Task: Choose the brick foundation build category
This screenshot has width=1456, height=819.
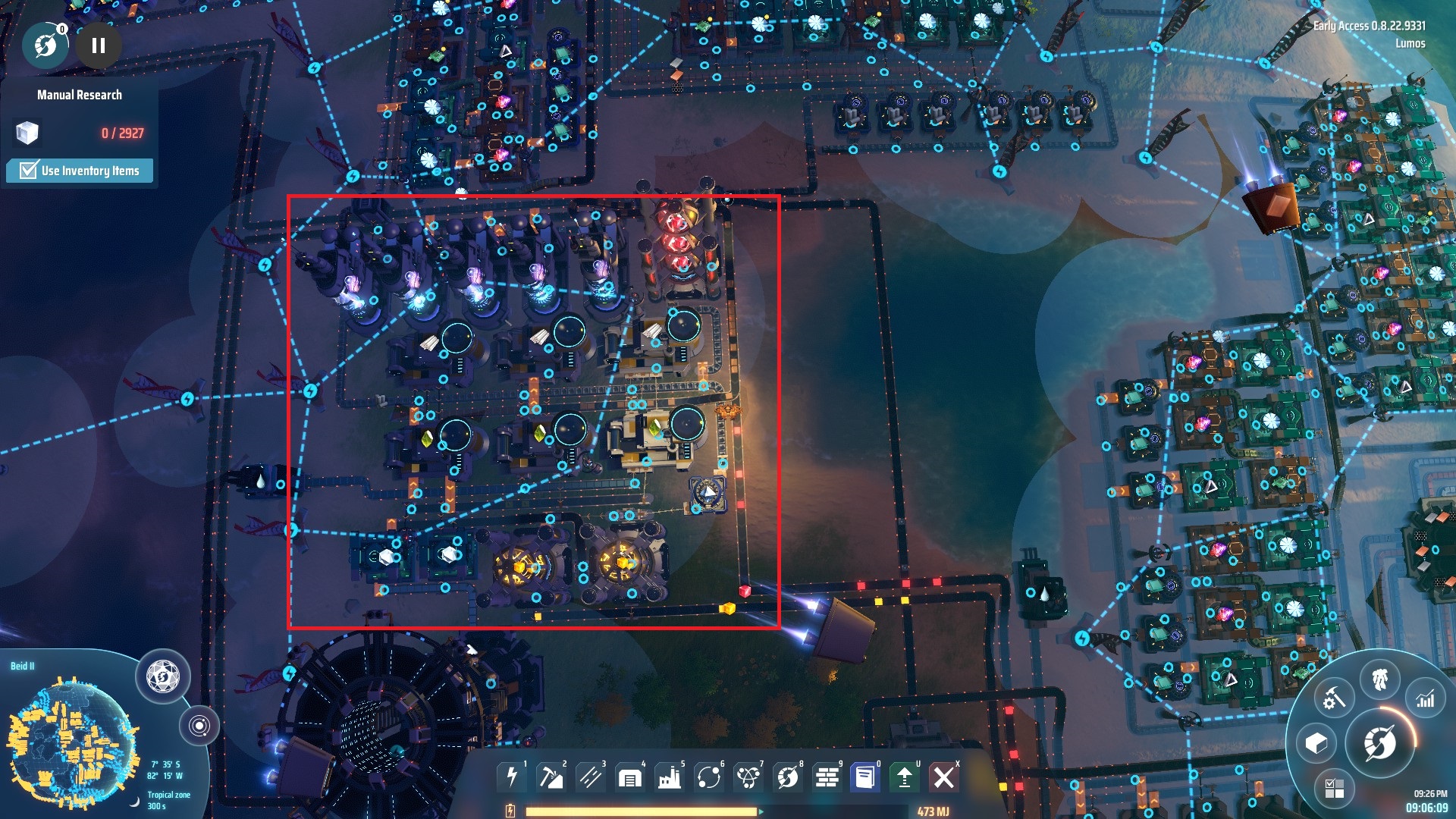Action: (827, 777)
